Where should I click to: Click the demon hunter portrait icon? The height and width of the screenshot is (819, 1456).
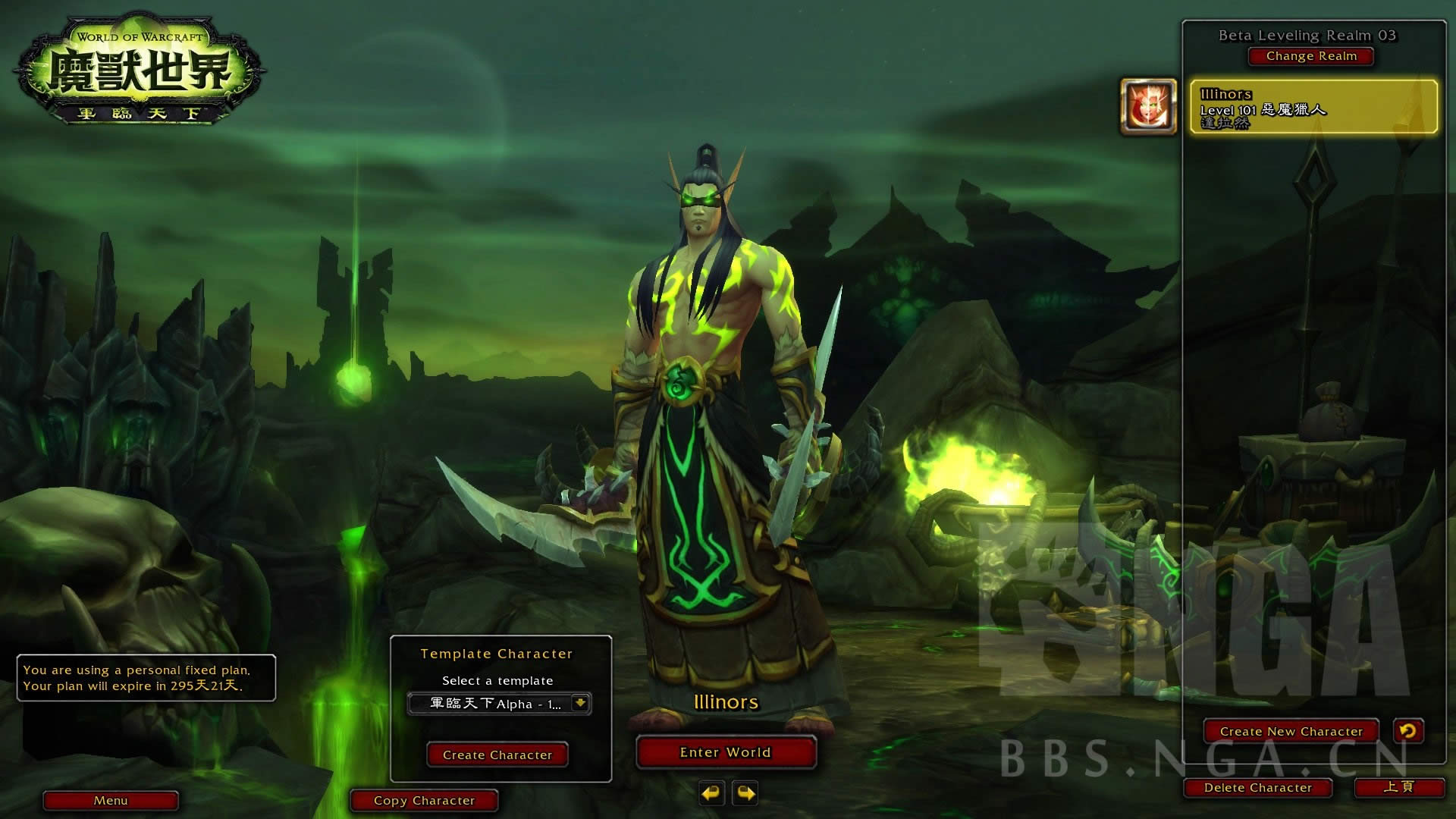tap(1148, 107)
